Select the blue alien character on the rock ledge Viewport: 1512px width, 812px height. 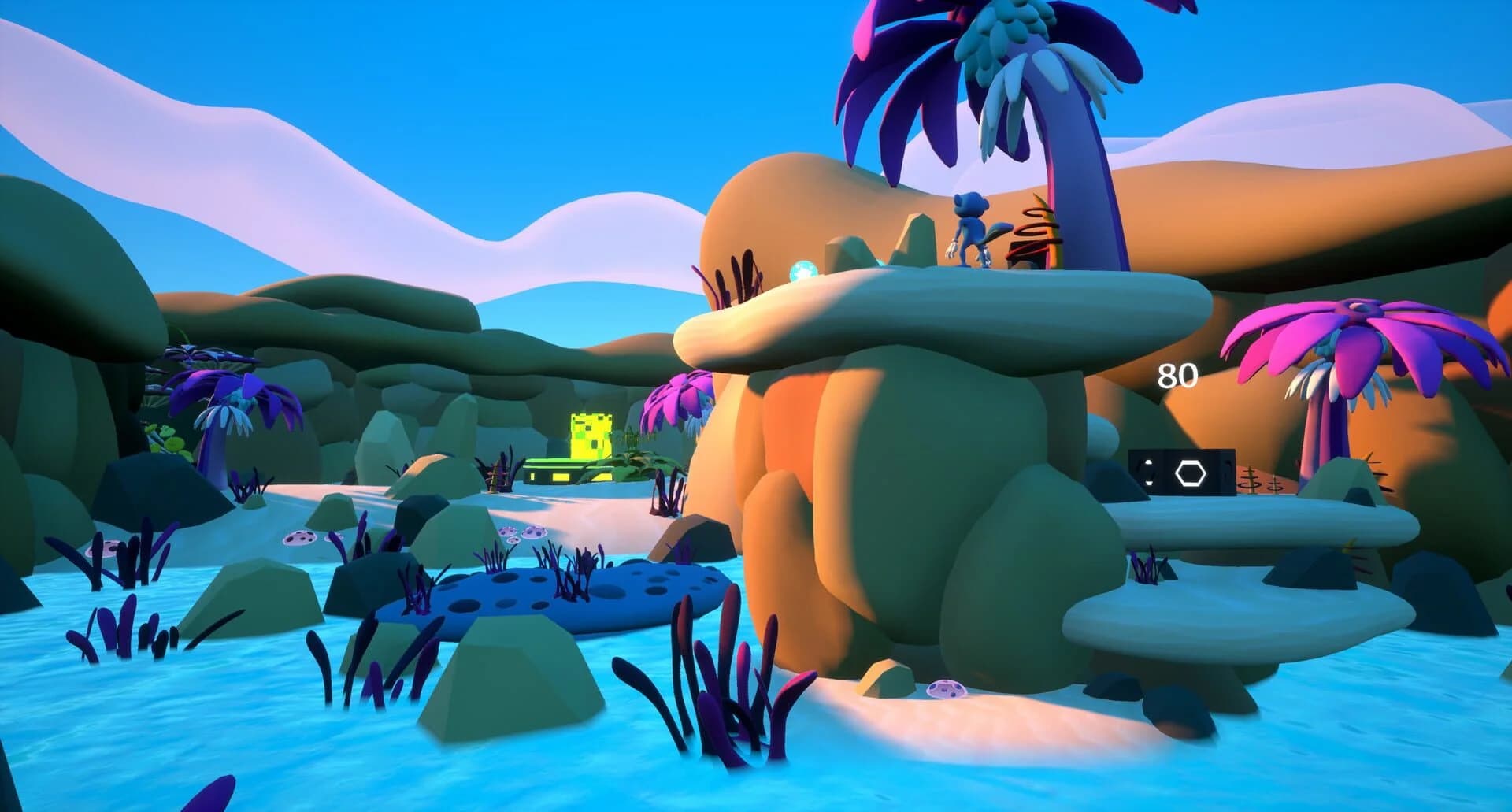click(969, 228)
